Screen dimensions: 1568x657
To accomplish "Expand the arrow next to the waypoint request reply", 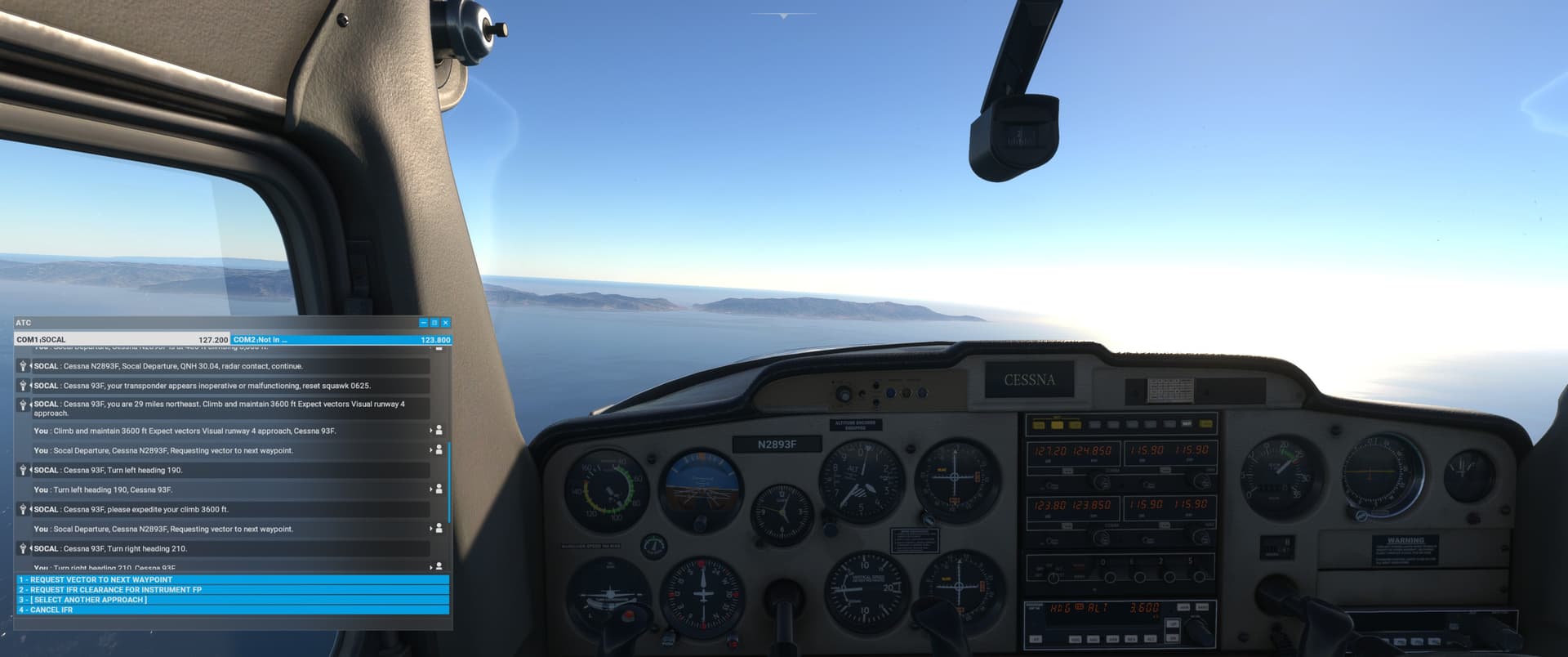I will pyautogui.click(x=430, y=450).
